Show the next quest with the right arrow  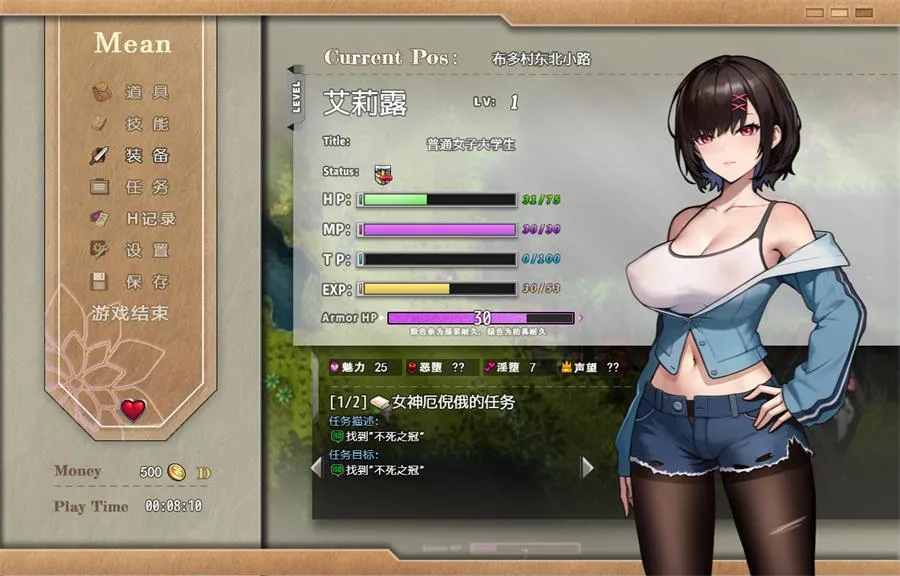click(587, 467)
